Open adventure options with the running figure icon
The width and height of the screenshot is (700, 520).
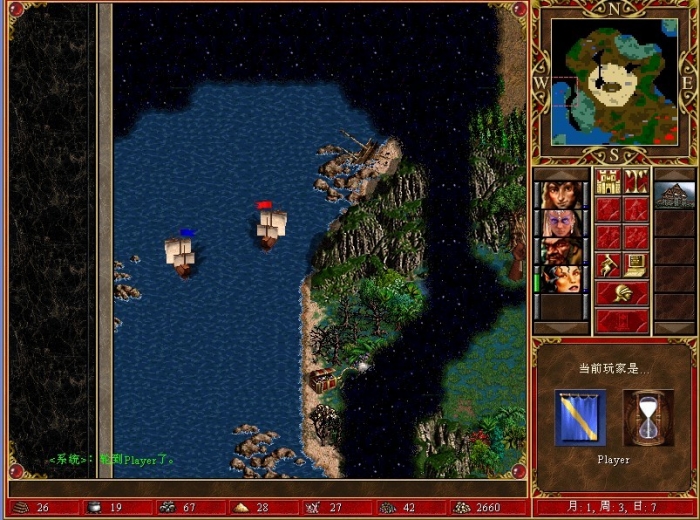[608, 265]
